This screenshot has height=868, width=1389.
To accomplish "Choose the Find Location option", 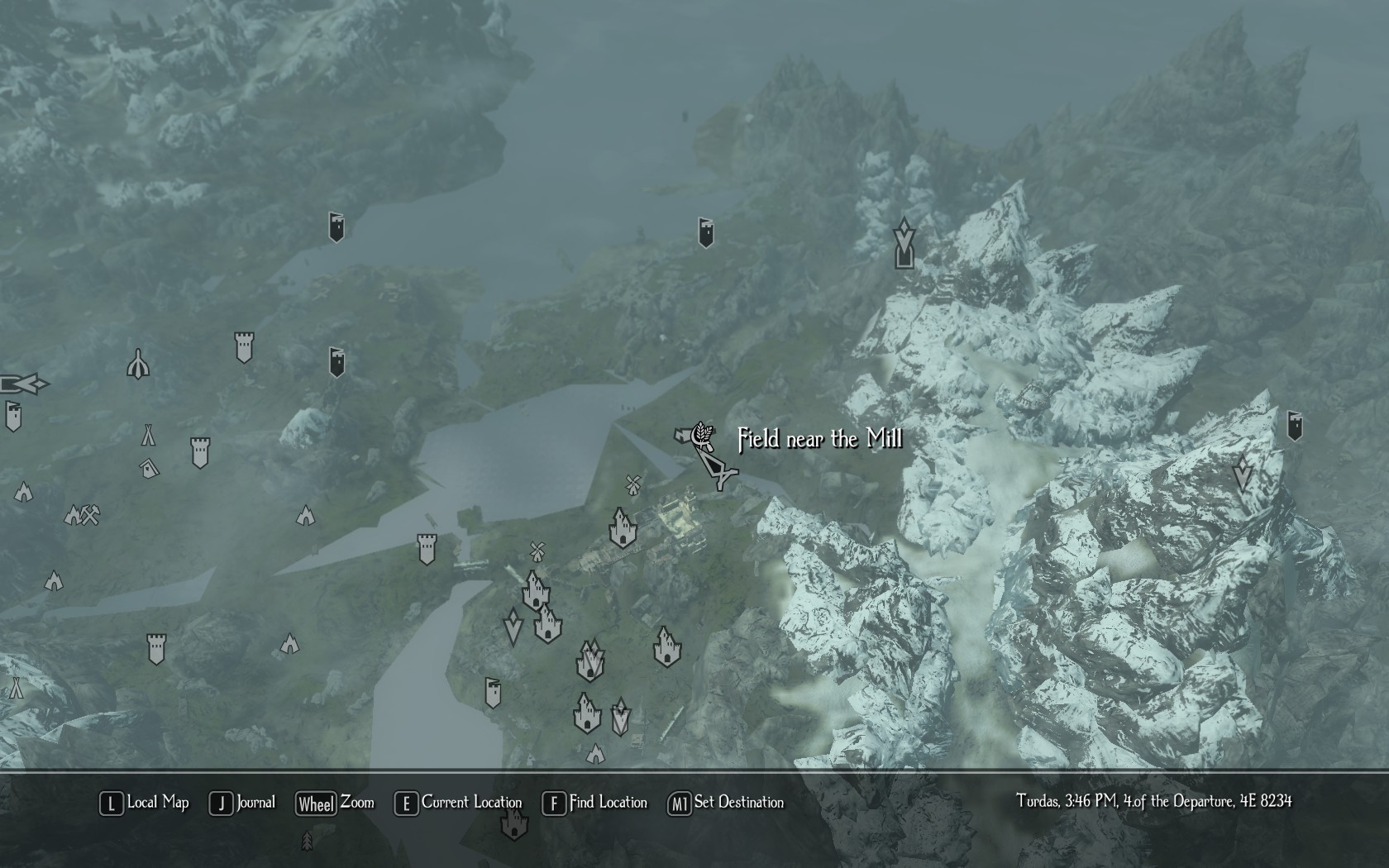I will point(594,803).
